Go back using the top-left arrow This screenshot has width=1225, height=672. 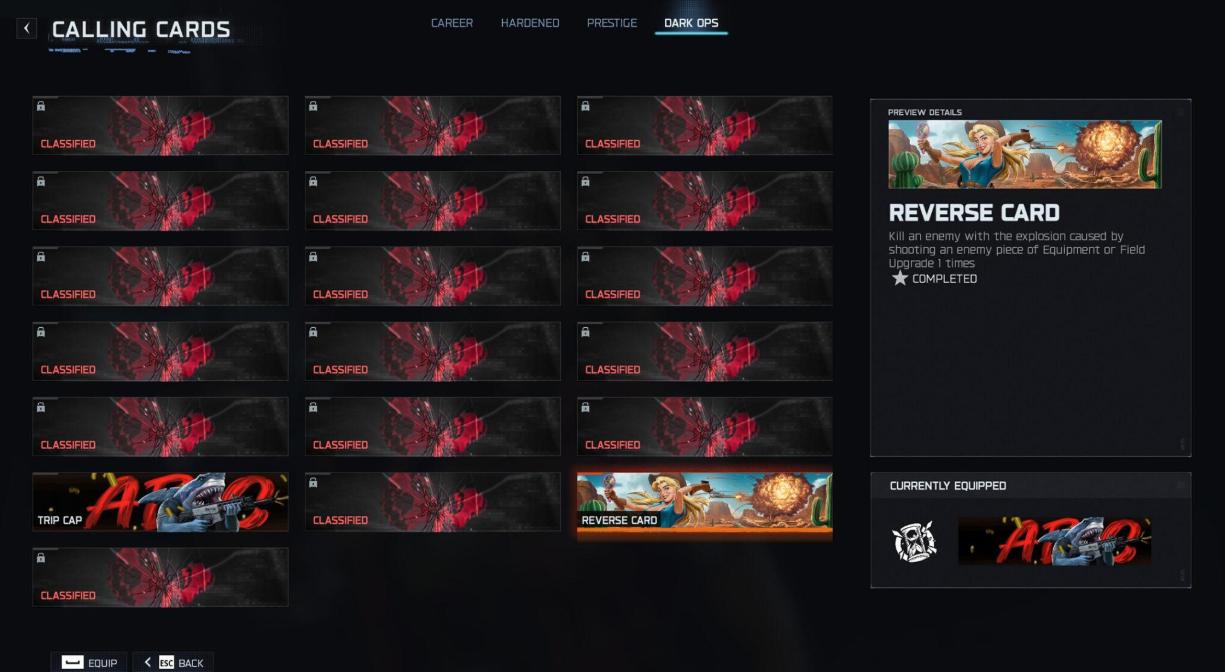pos(27,28)
